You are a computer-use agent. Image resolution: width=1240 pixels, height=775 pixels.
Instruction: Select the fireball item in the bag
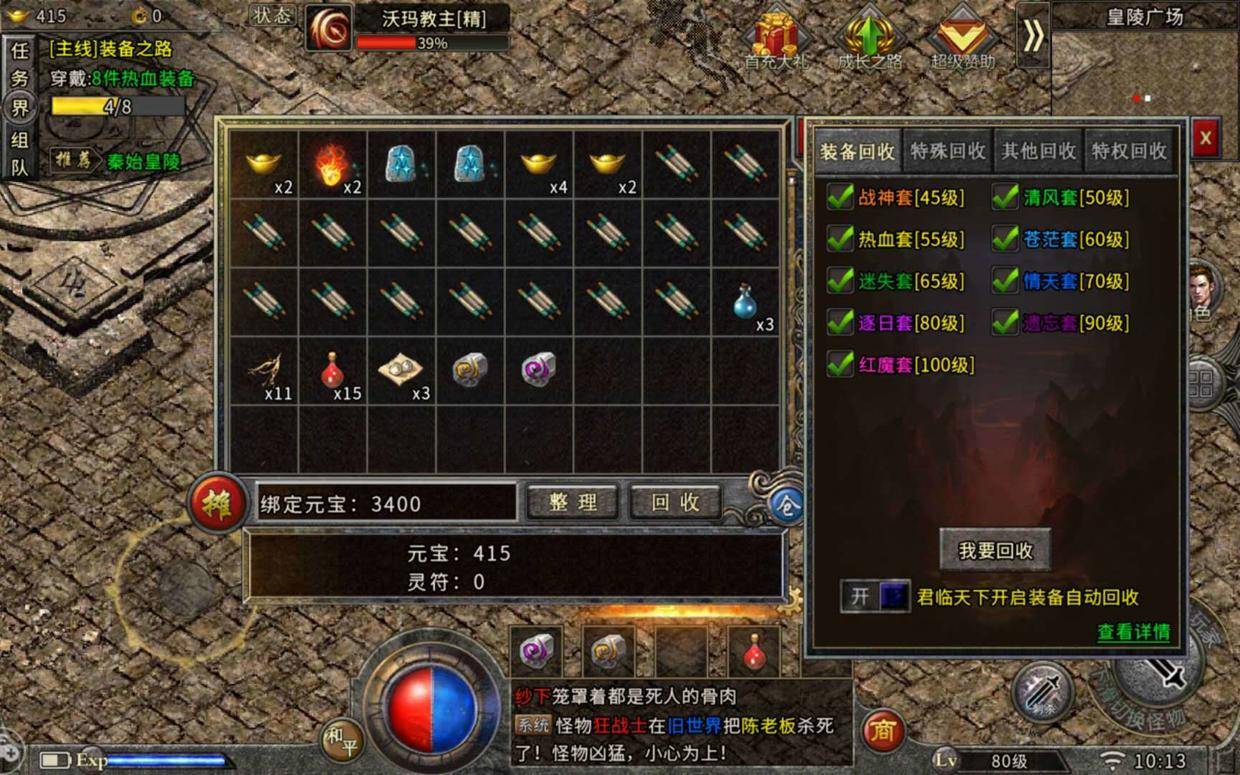tap(334, 164)
